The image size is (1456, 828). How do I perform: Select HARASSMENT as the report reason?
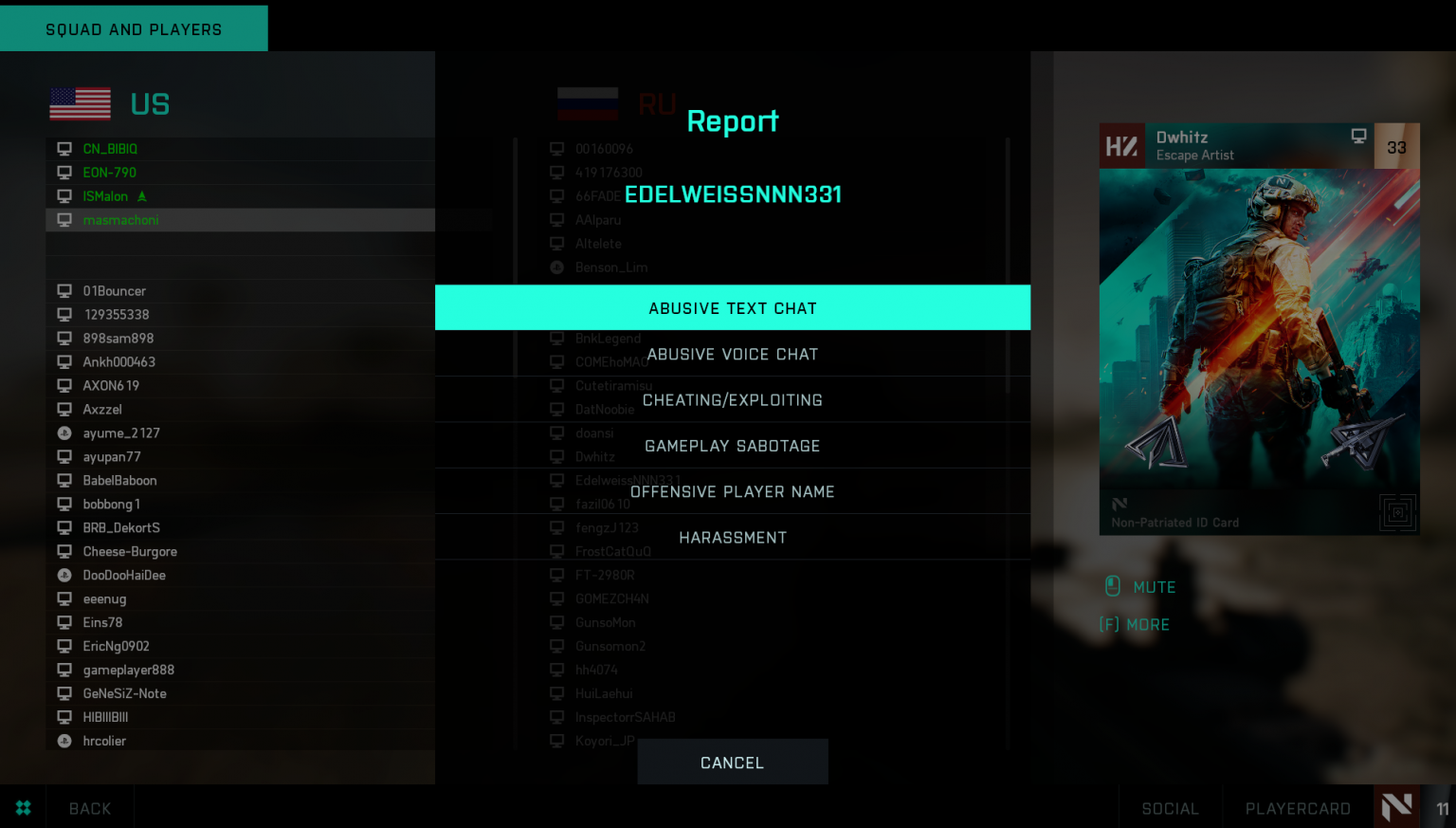732,537
